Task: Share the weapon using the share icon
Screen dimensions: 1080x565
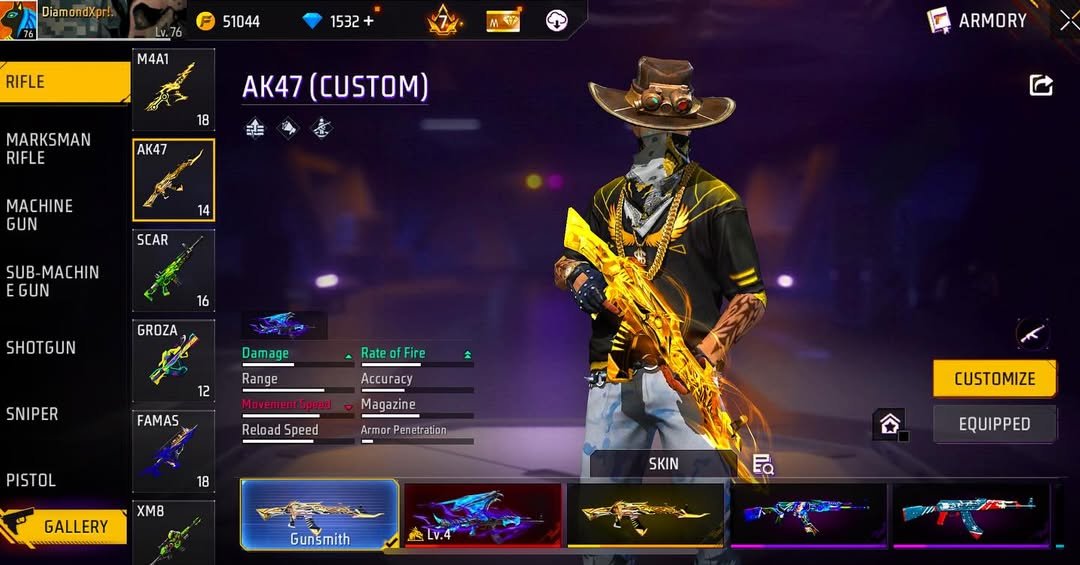Action: (x=1041, y=86)
